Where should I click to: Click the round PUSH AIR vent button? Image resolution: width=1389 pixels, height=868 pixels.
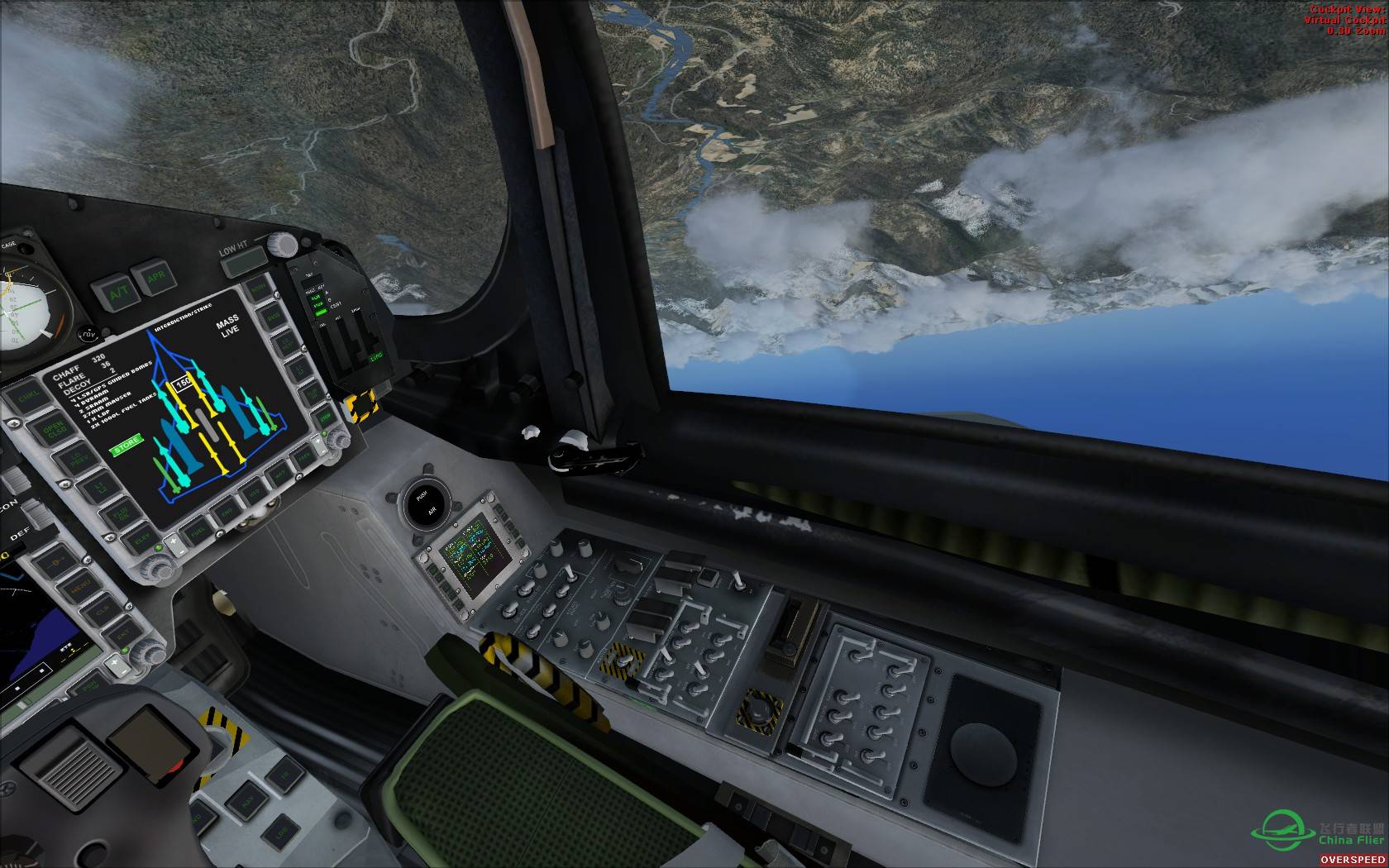pyautogui.click(x=428, y=501)
